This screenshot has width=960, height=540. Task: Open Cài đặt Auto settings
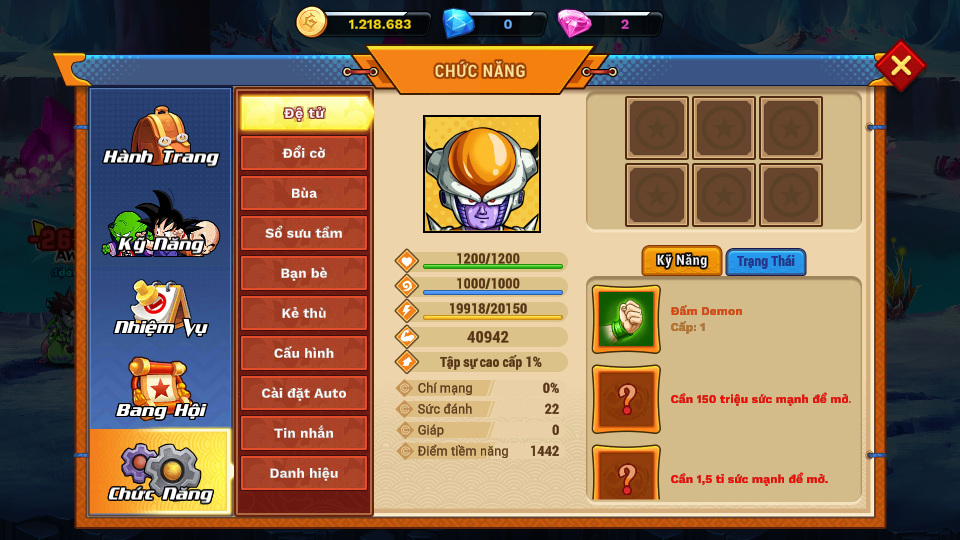pyautogui.click(x=304, y=393)
